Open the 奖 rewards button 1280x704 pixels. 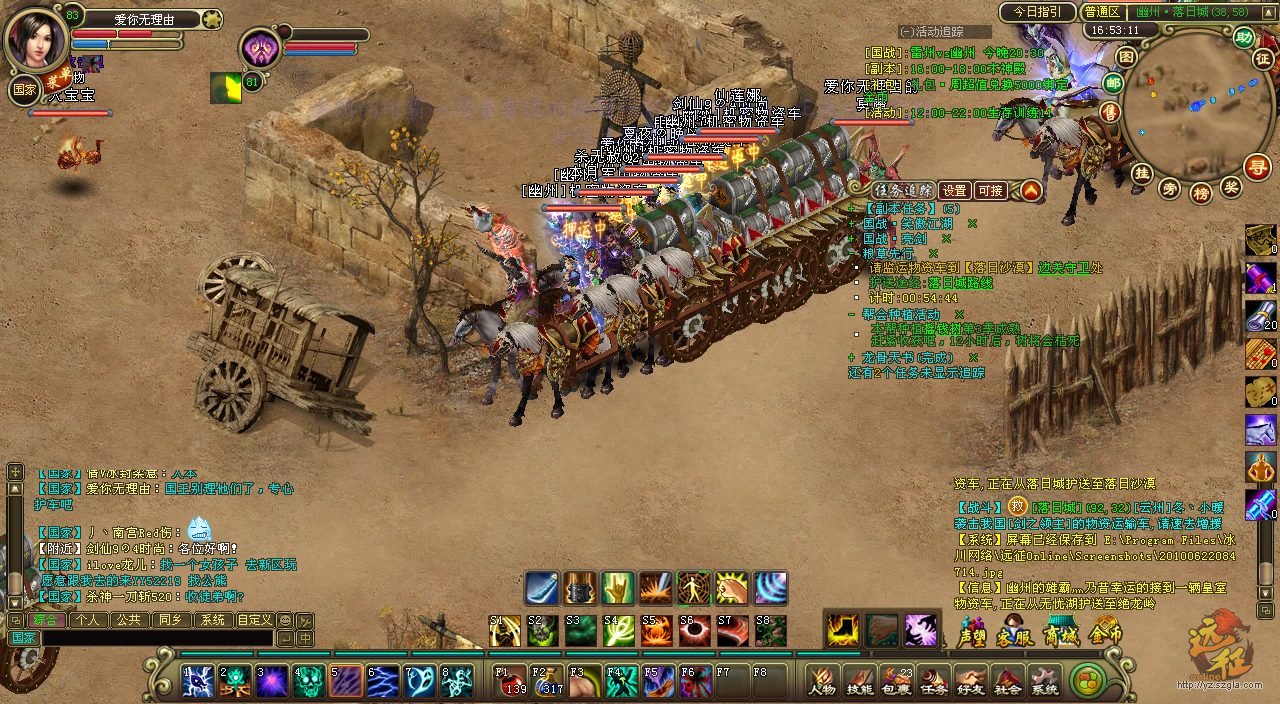(x=1232, y=186)
